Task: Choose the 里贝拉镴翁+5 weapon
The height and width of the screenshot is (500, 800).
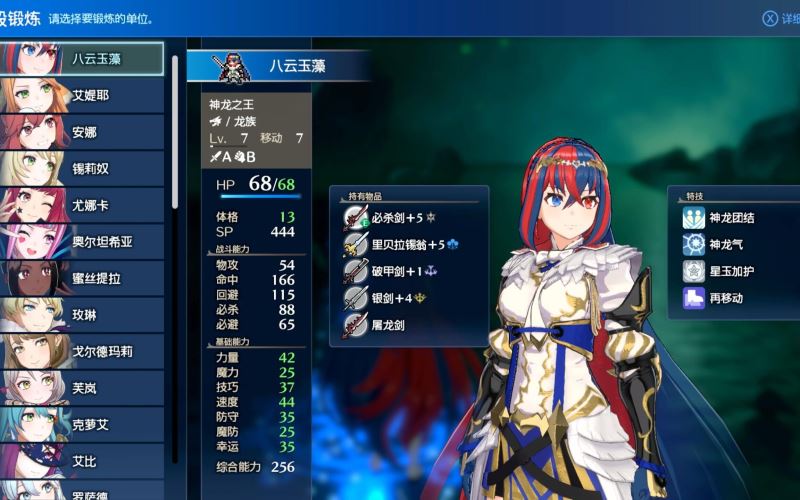Action: pos(408,243)
